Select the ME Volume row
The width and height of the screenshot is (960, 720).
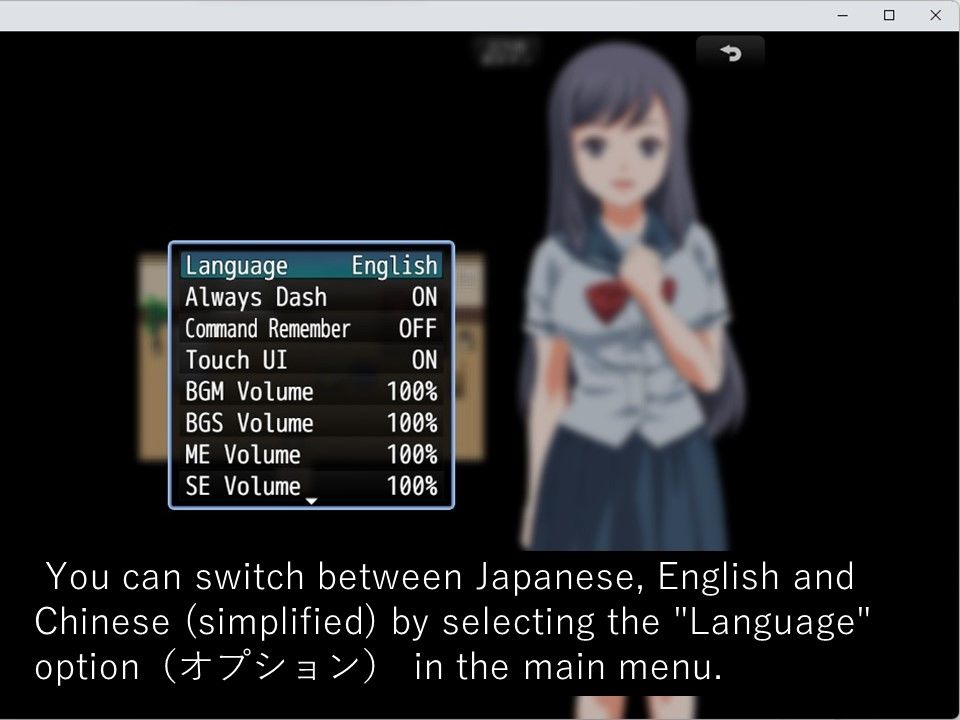point(311,455)
